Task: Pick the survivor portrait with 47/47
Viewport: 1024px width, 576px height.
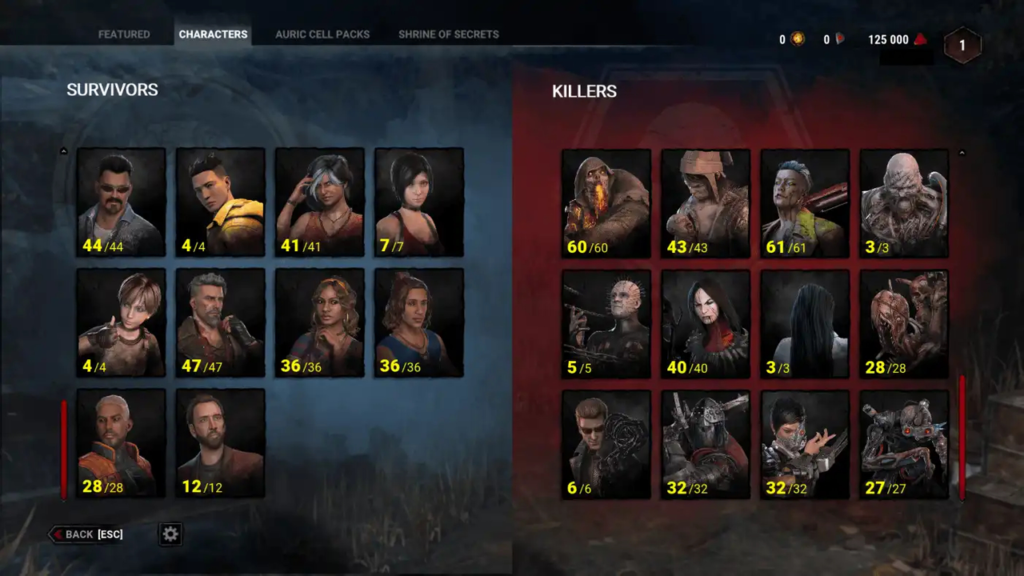Action: 220,322
